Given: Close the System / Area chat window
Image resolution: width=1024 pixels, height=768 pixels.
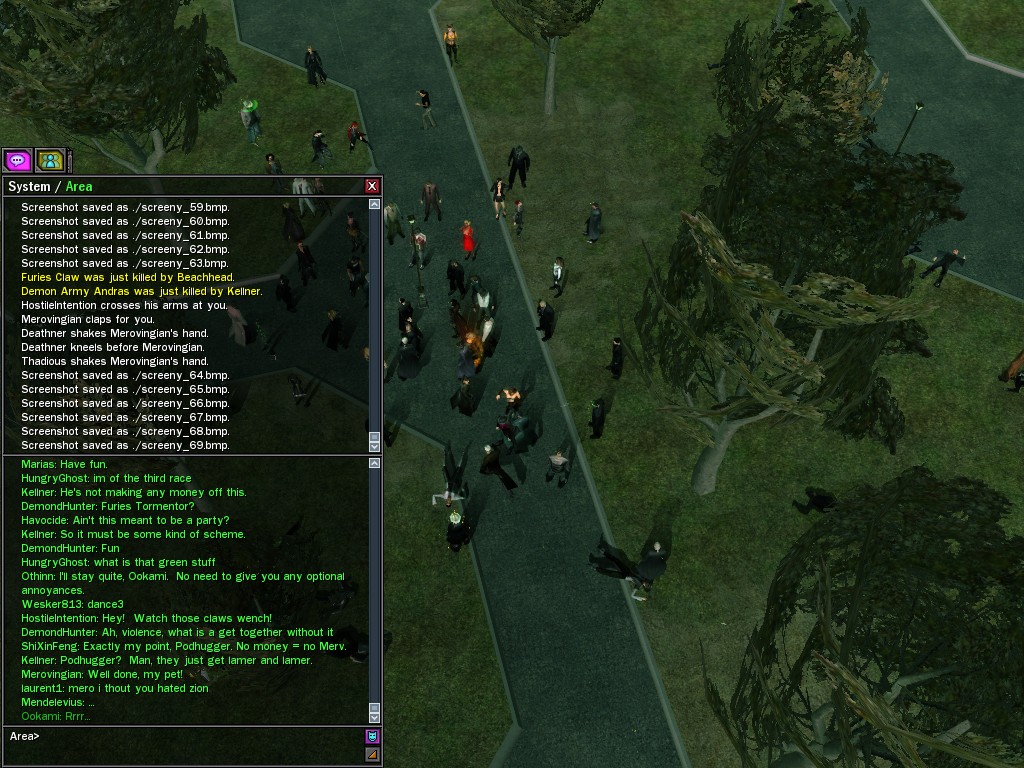Looking at the screenshot, I should coord(372,186).
